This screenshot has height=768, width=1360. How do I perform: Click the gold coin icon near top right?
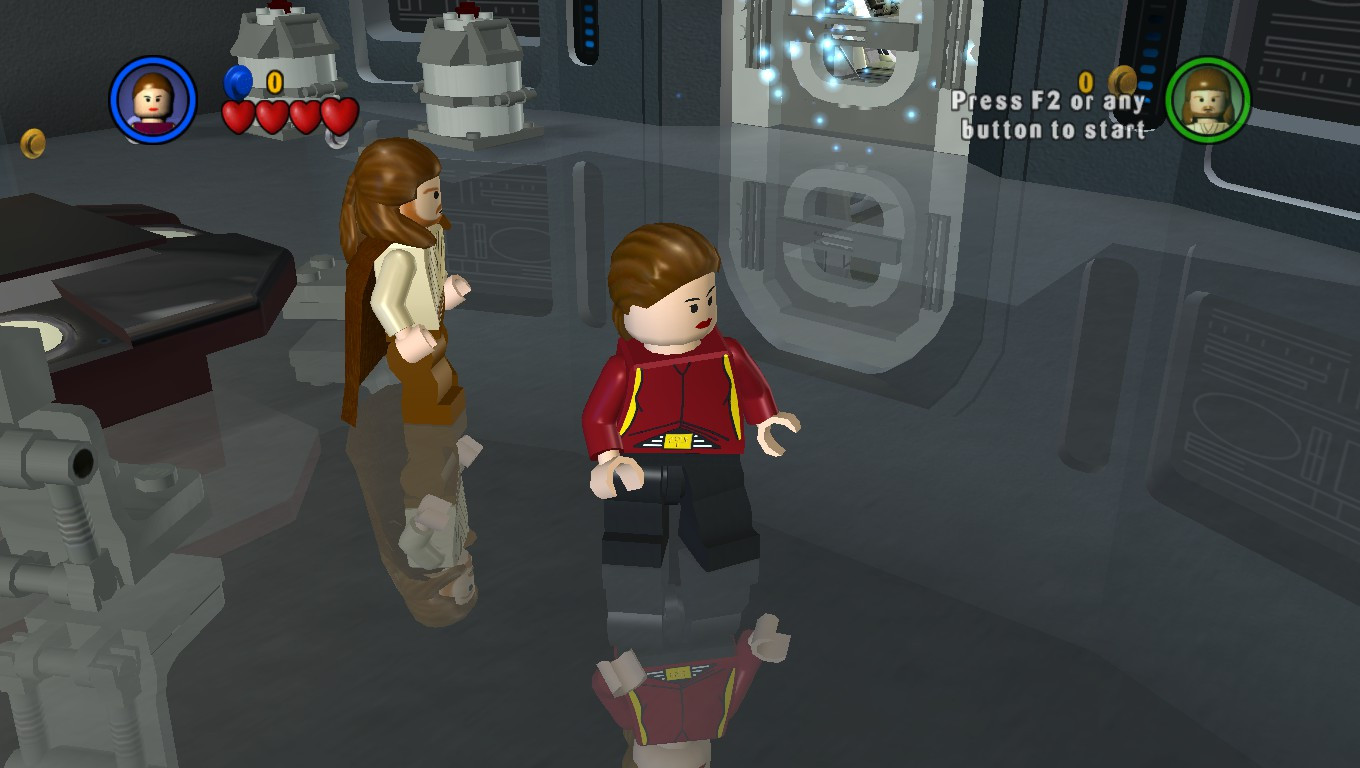pos(1122,79)
